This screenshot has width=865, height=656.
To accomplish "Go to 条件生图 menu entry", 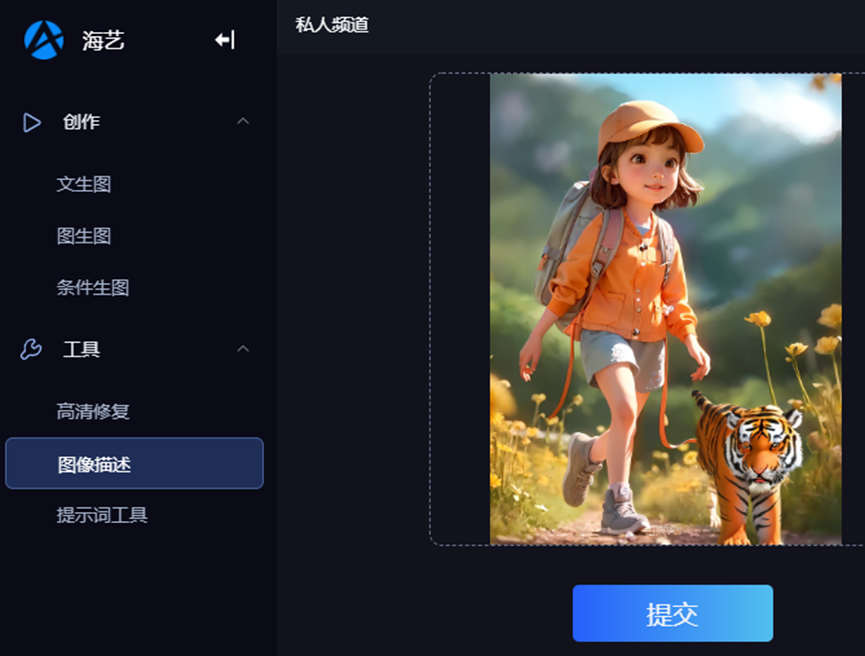I will [93, 288].
